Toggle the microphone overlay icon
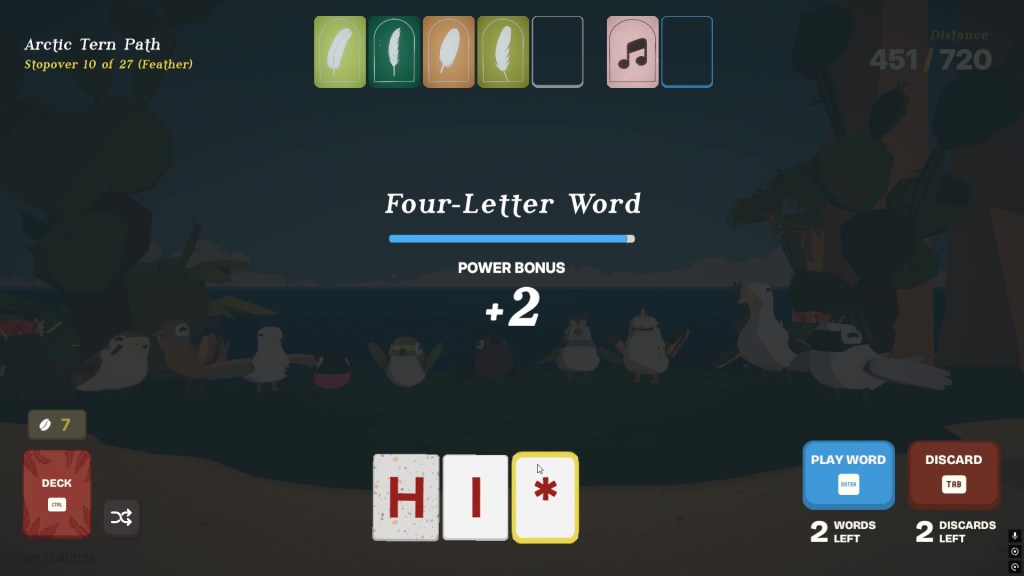1024x576 pixels. coord(1014,536)
